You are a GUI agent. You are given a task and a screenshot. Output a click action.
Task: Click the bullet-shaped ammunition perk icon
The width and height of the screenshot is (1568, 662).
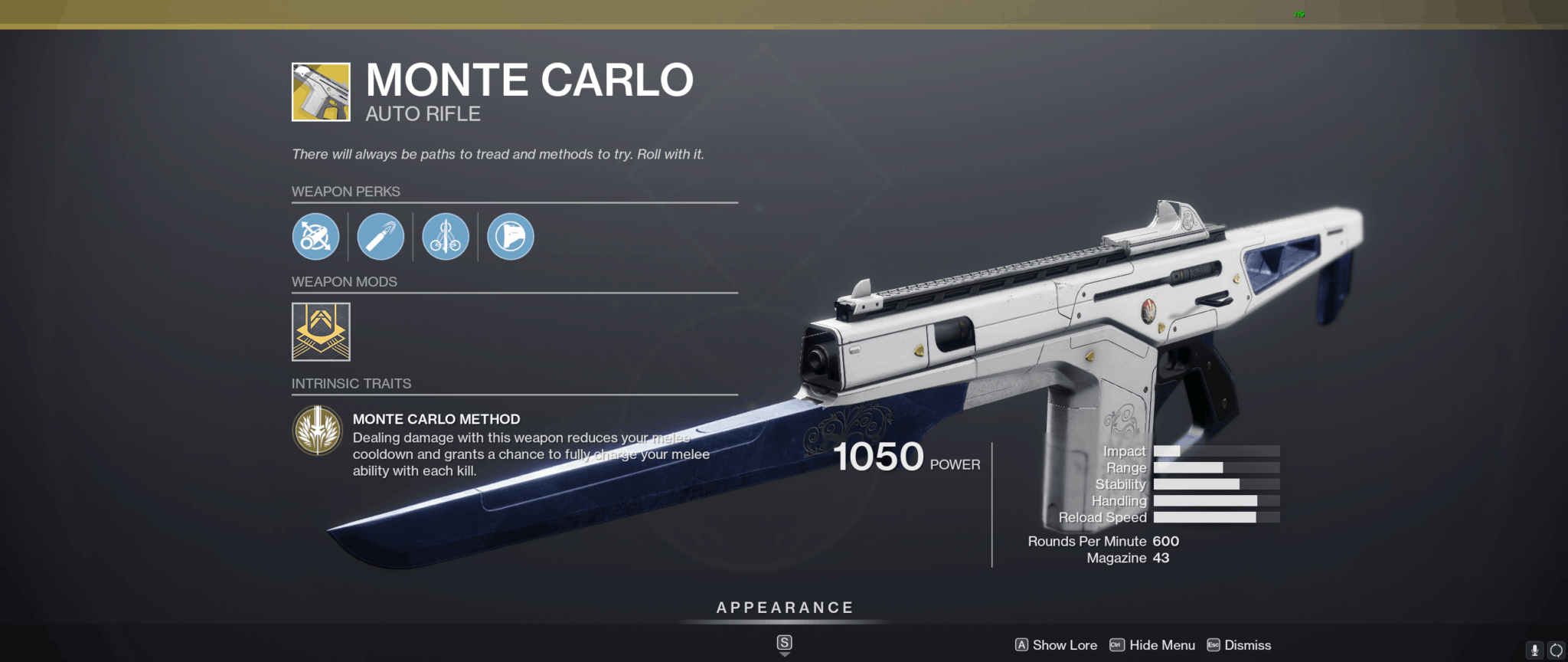coord(381,236)
